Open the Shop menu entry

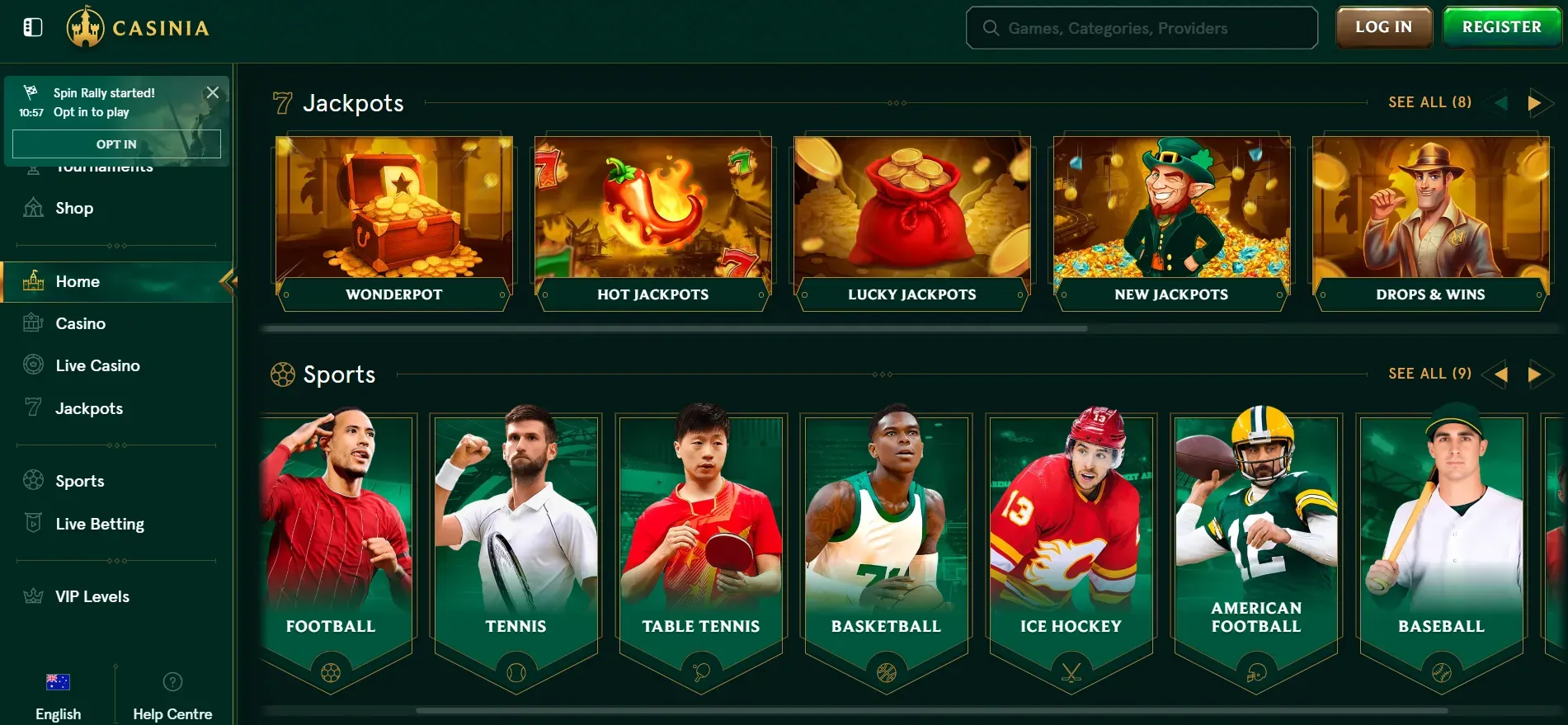[x=73, y=209]
